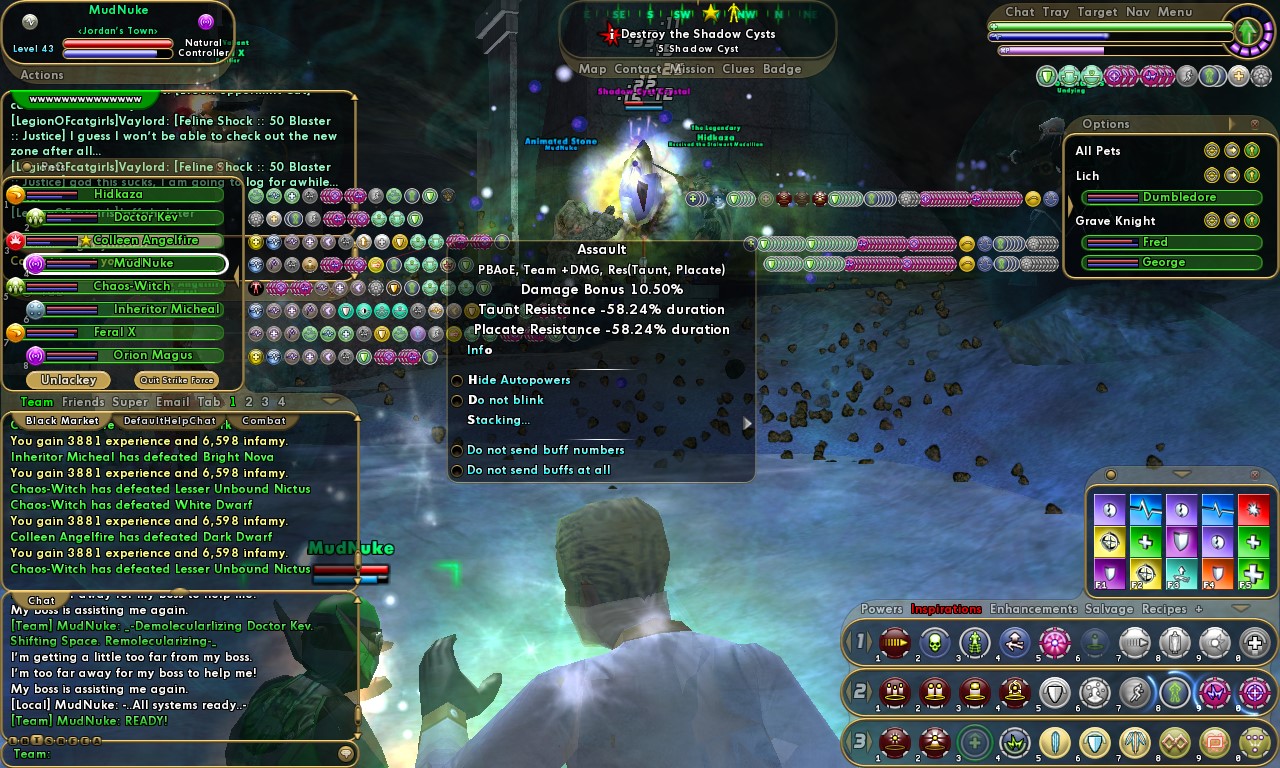Switch to the Salvage tab
This screenshot has width=1280, height=768.
1109,609
